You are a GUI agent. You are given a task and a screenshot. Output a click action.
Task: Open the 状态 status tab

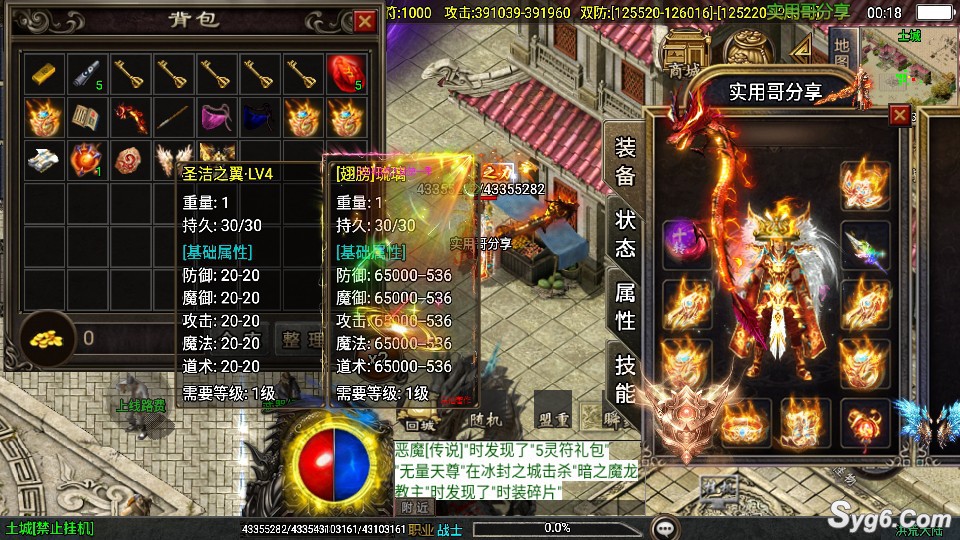pyautogui.click(x=625, y=233)
